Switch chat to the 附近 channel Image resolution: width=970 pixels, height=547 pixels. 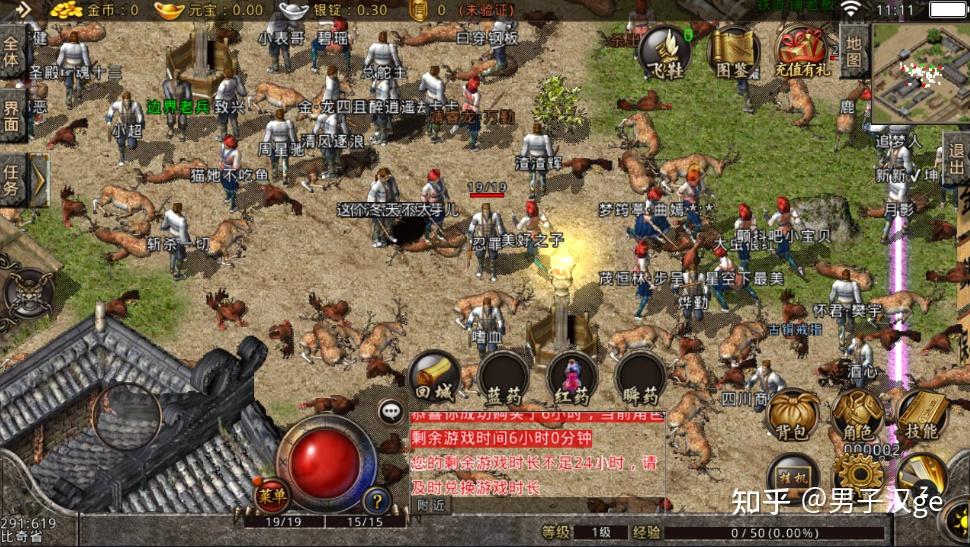(x=431, y=505)
